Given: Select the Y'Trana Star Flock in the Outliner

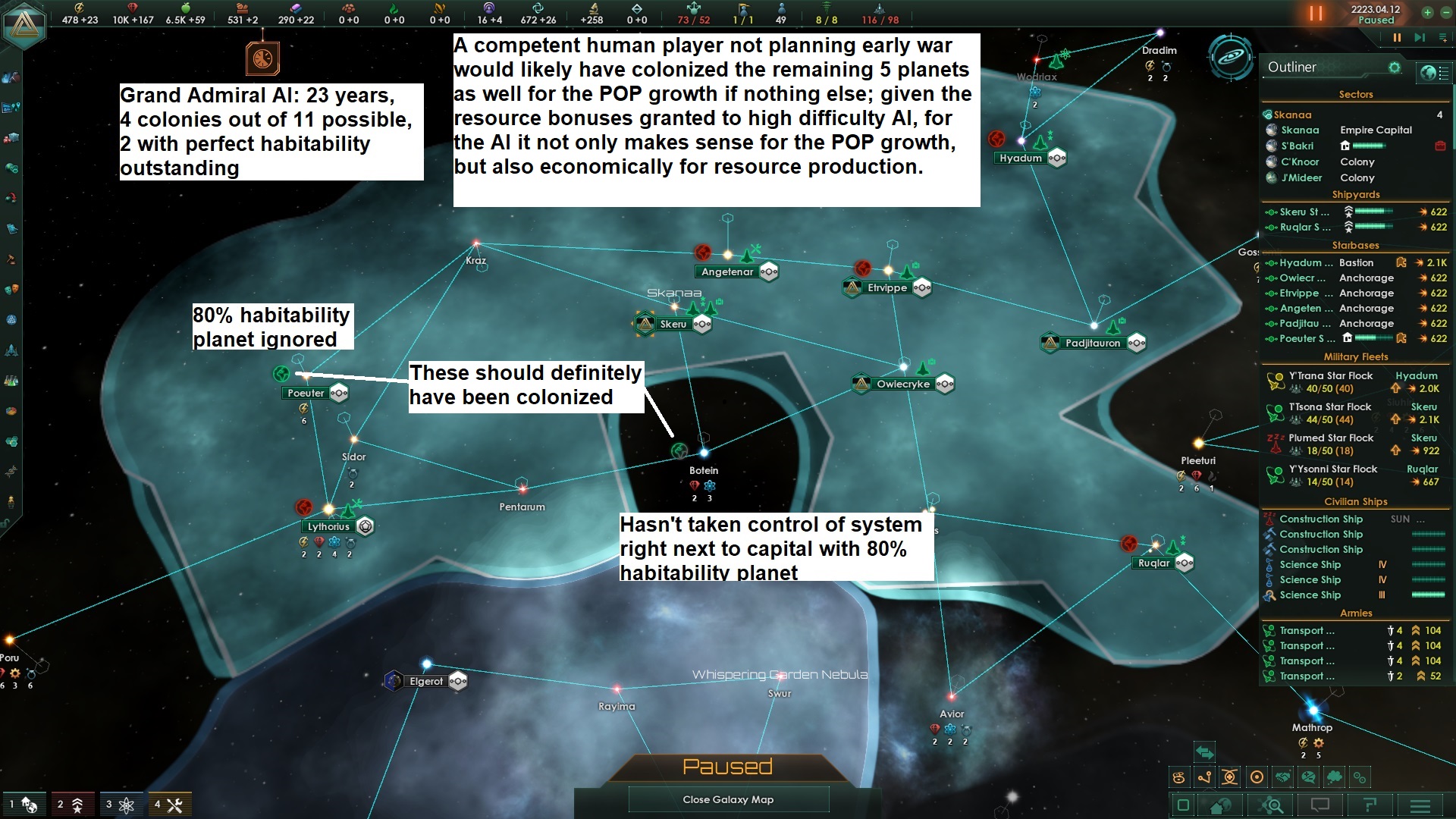Looking at the screenshot, I should (1331, 376).
